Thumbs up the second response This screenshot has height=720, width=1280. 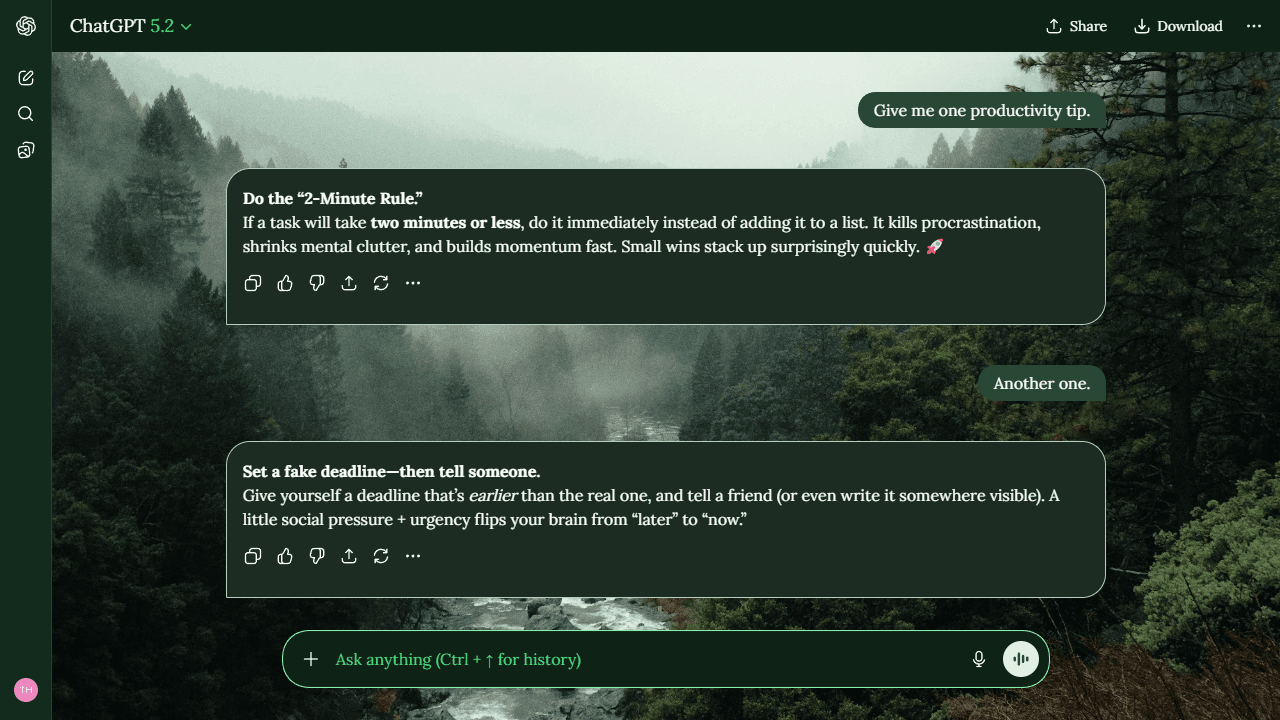285,556
